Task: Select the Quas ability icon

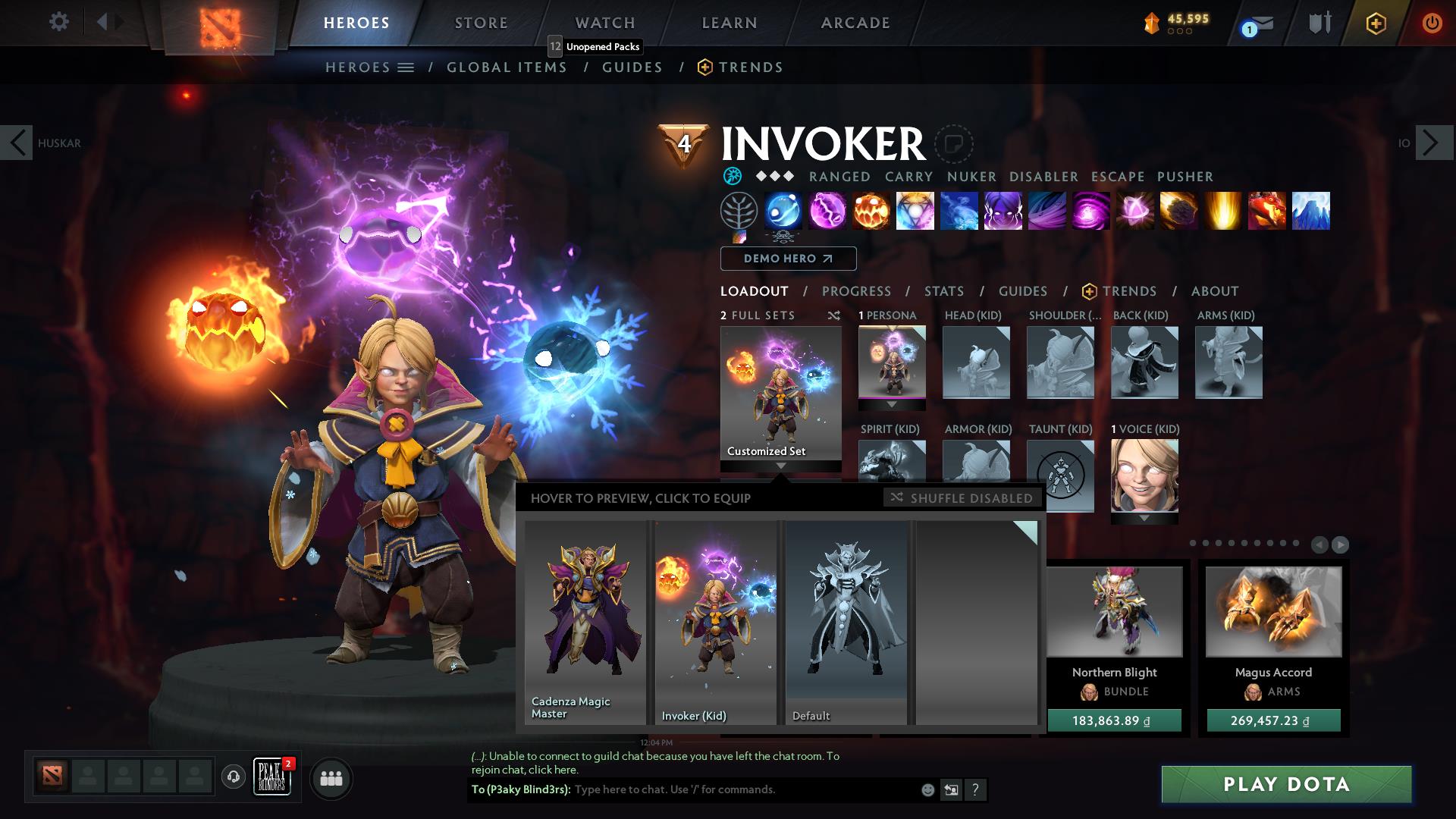Action: [783, 211]
